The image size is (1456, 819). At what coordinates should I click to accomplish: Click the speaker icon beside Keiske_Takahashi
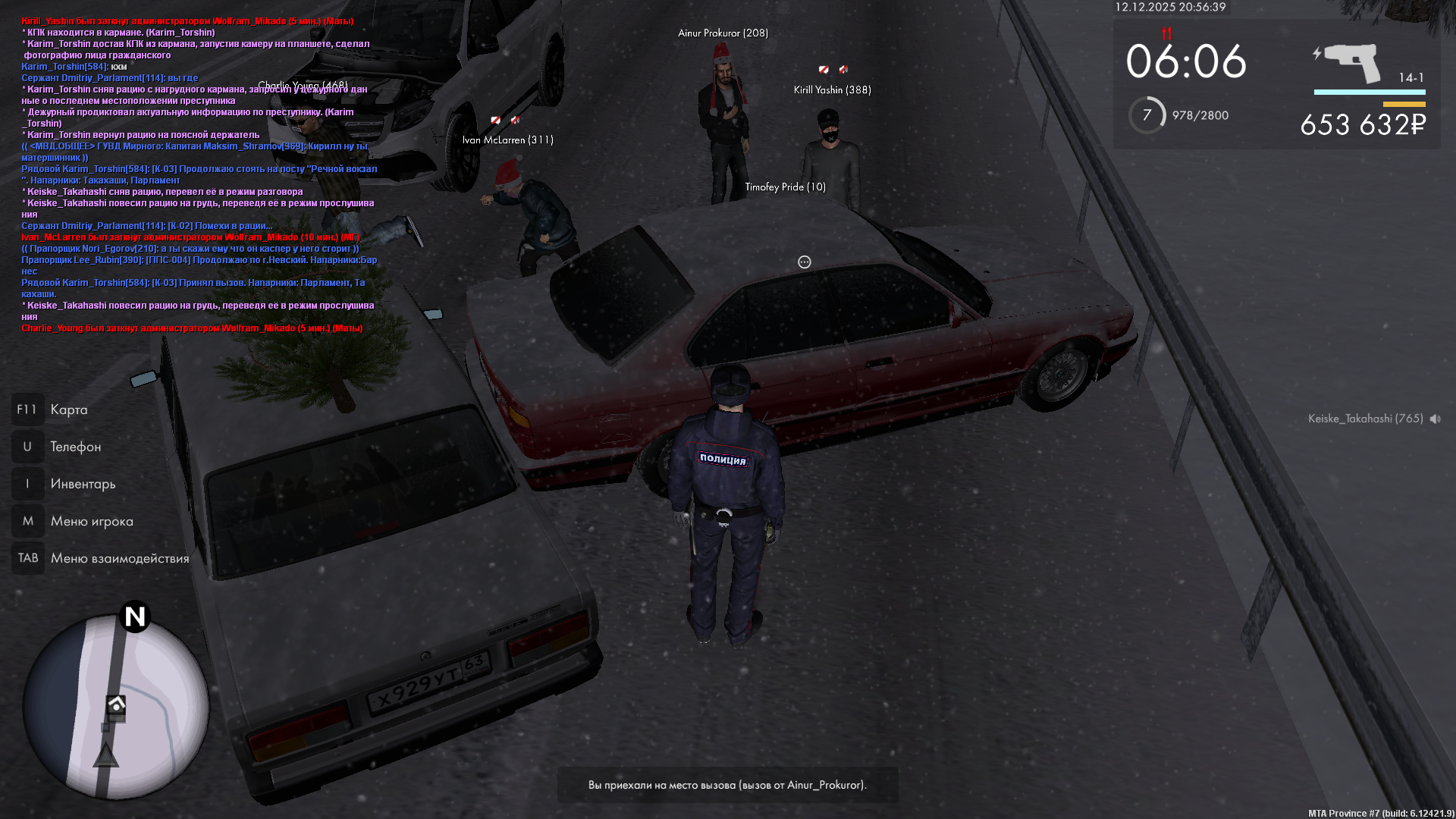1436,419
